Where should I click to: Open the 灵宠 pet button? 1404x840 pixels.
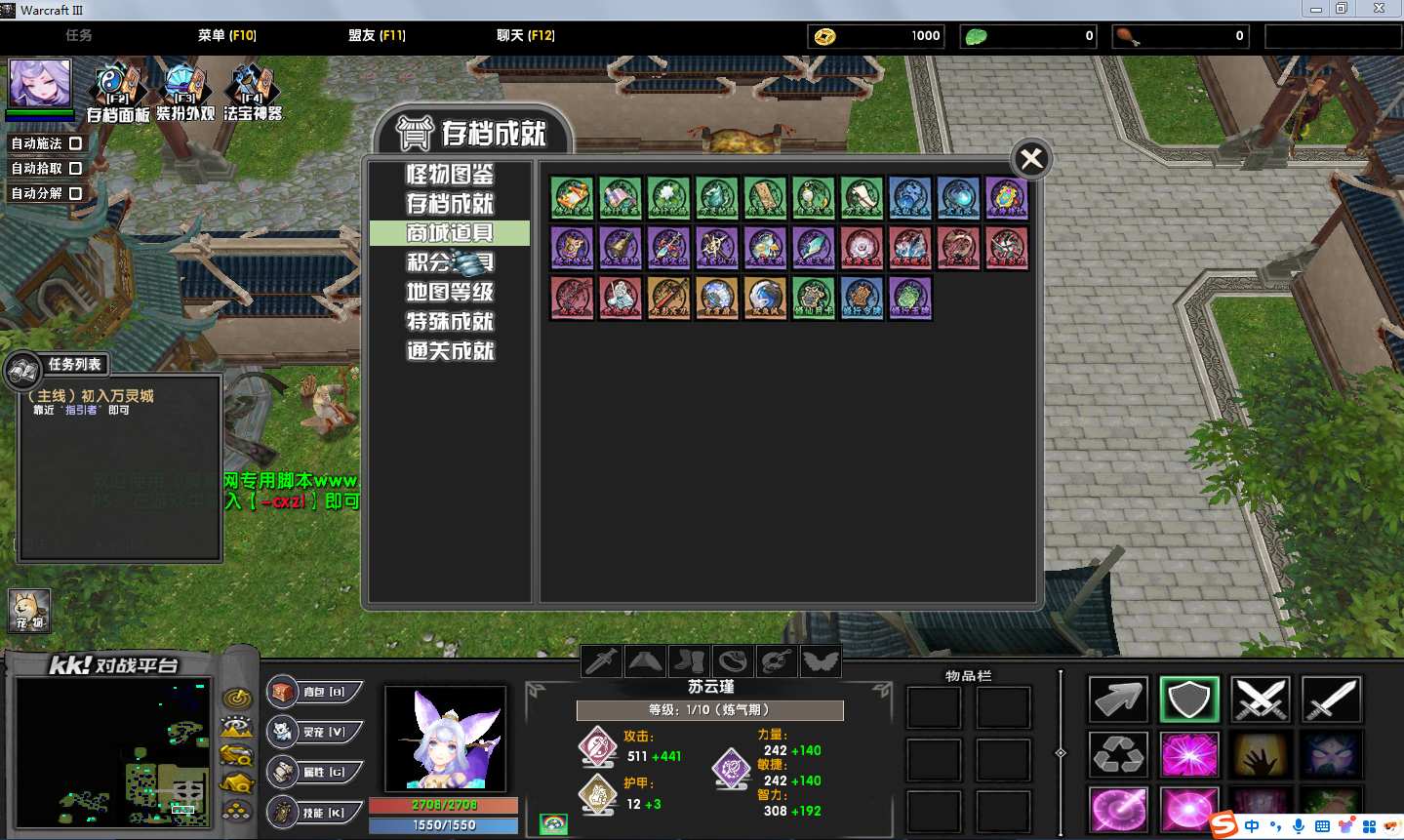[x=314, y=732]
